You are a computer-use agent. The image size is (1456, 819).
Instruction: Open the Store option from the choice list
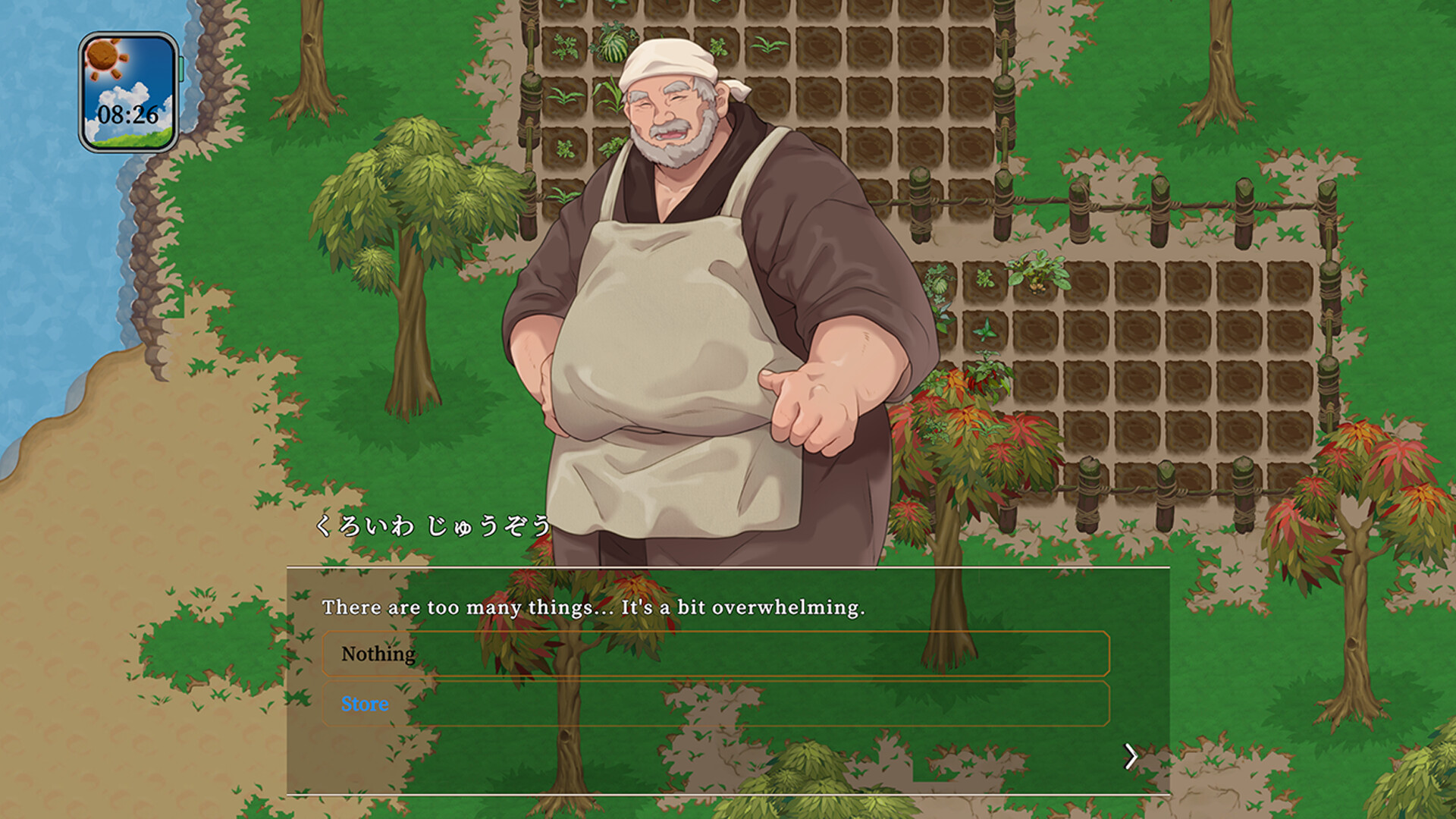[x=366, y=704]
